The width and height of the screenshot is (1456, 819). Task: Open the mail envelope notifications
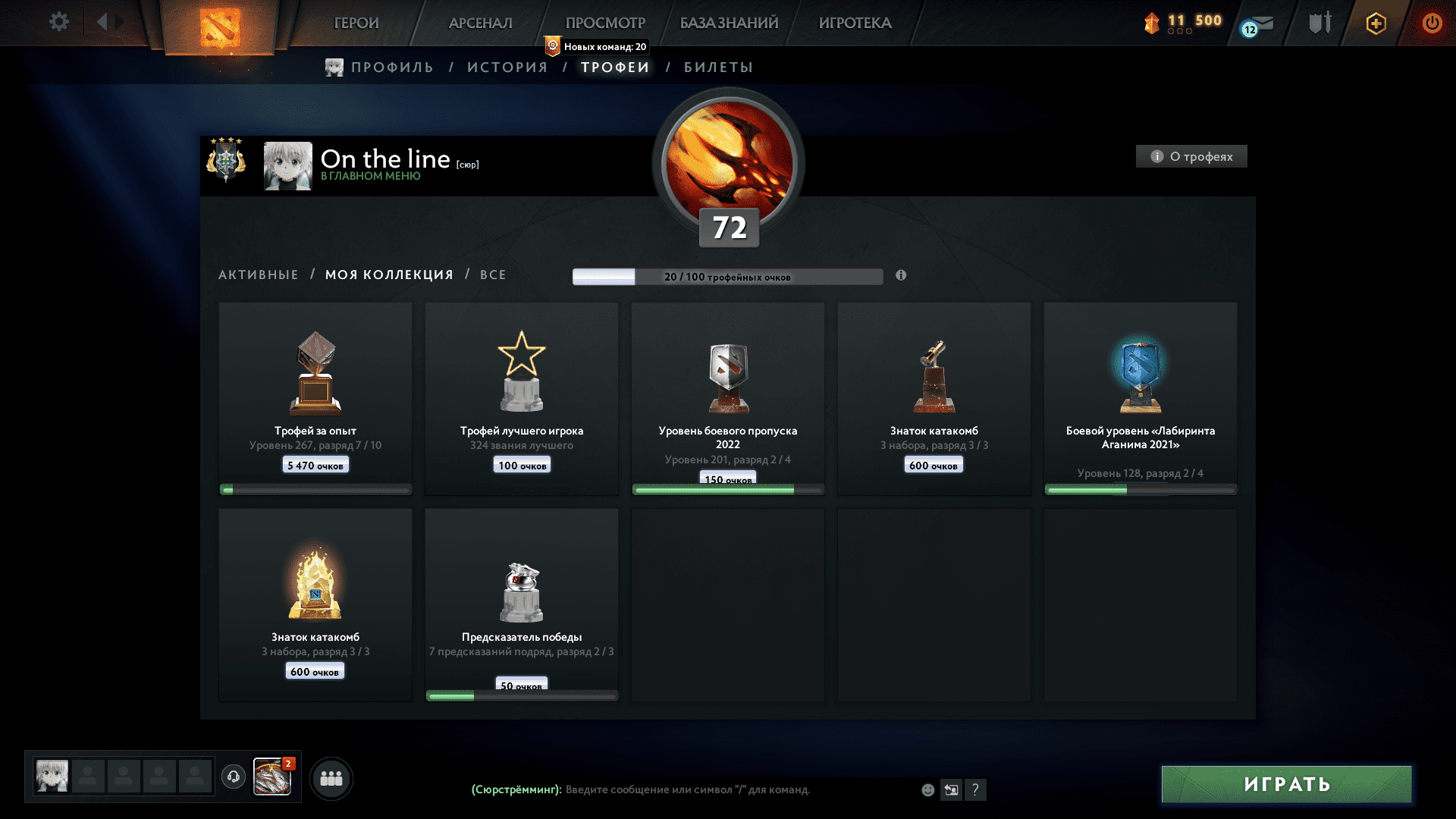click(1258, 25)
